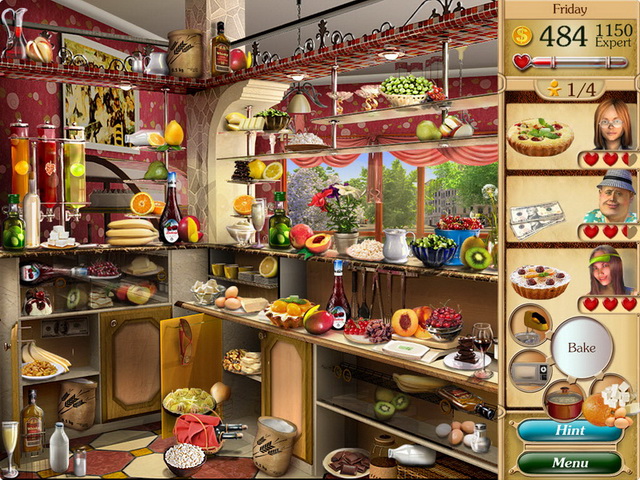Select the mixer appliance icon
The image size is (640, 480).
[530, 326]
